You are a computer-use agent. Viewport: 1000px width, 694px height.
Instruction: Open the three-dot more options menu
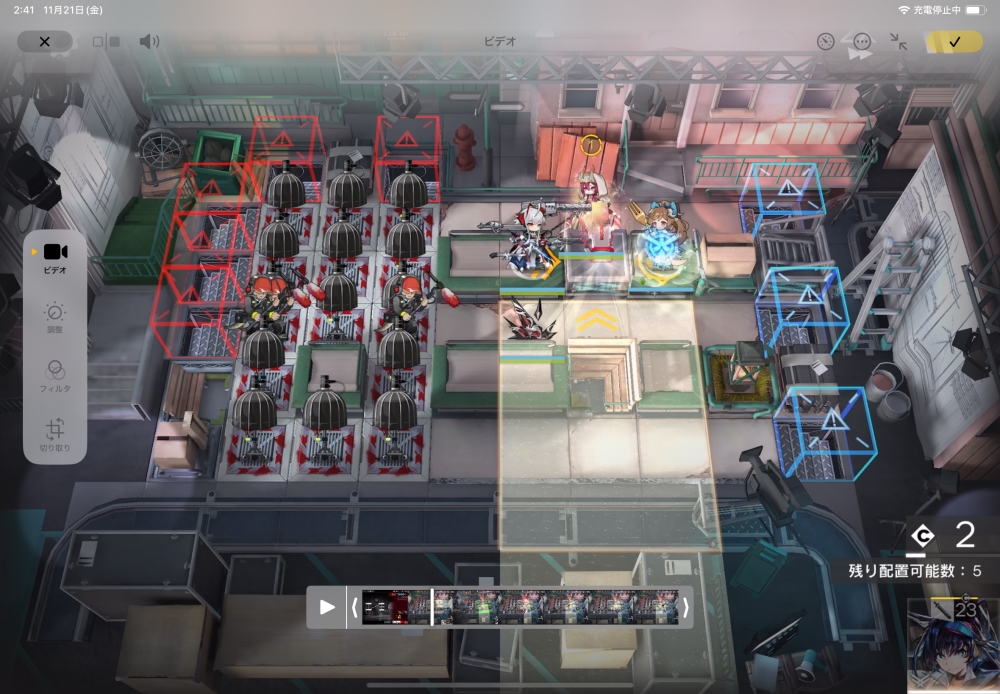tap(862, 41)
